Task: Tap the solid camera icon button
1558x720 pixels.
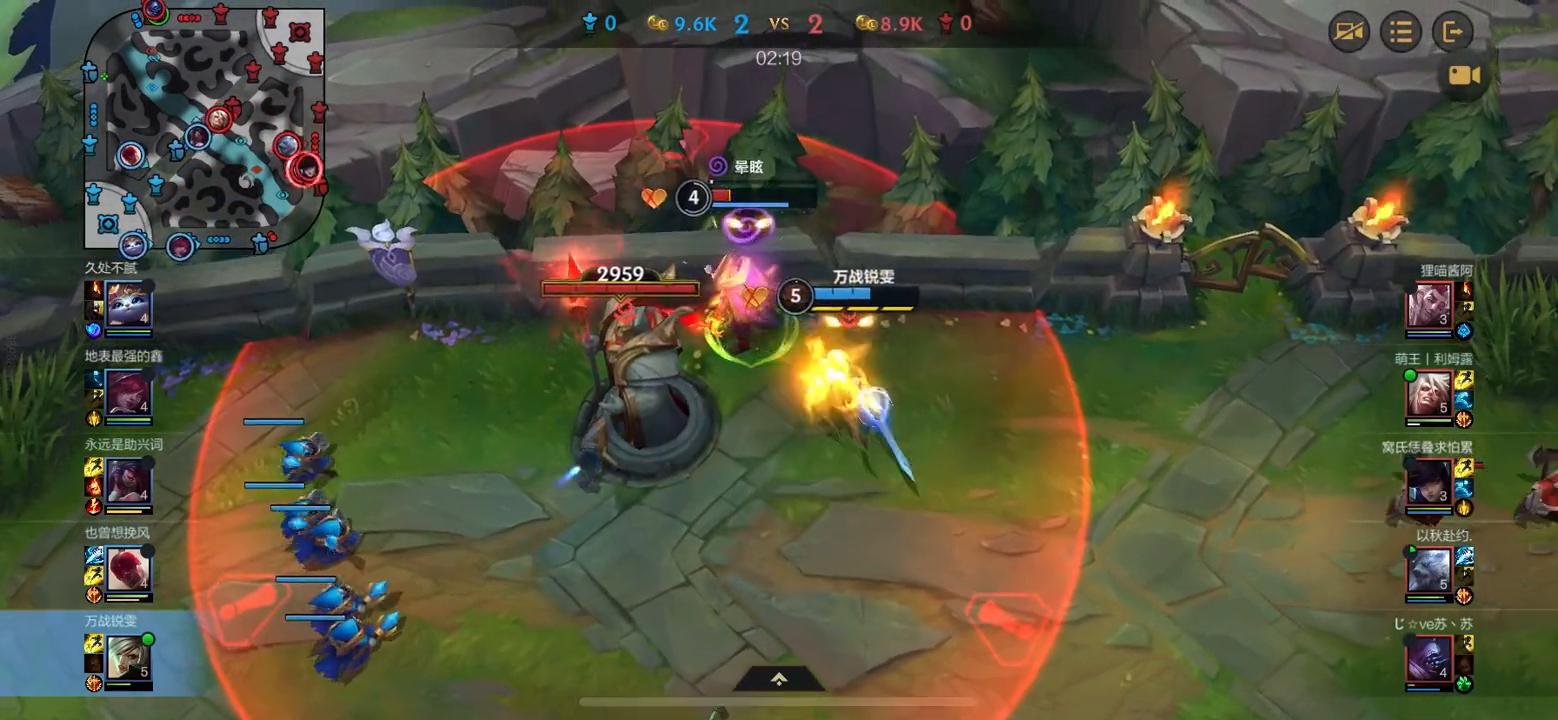Action: coord(1464,76)
